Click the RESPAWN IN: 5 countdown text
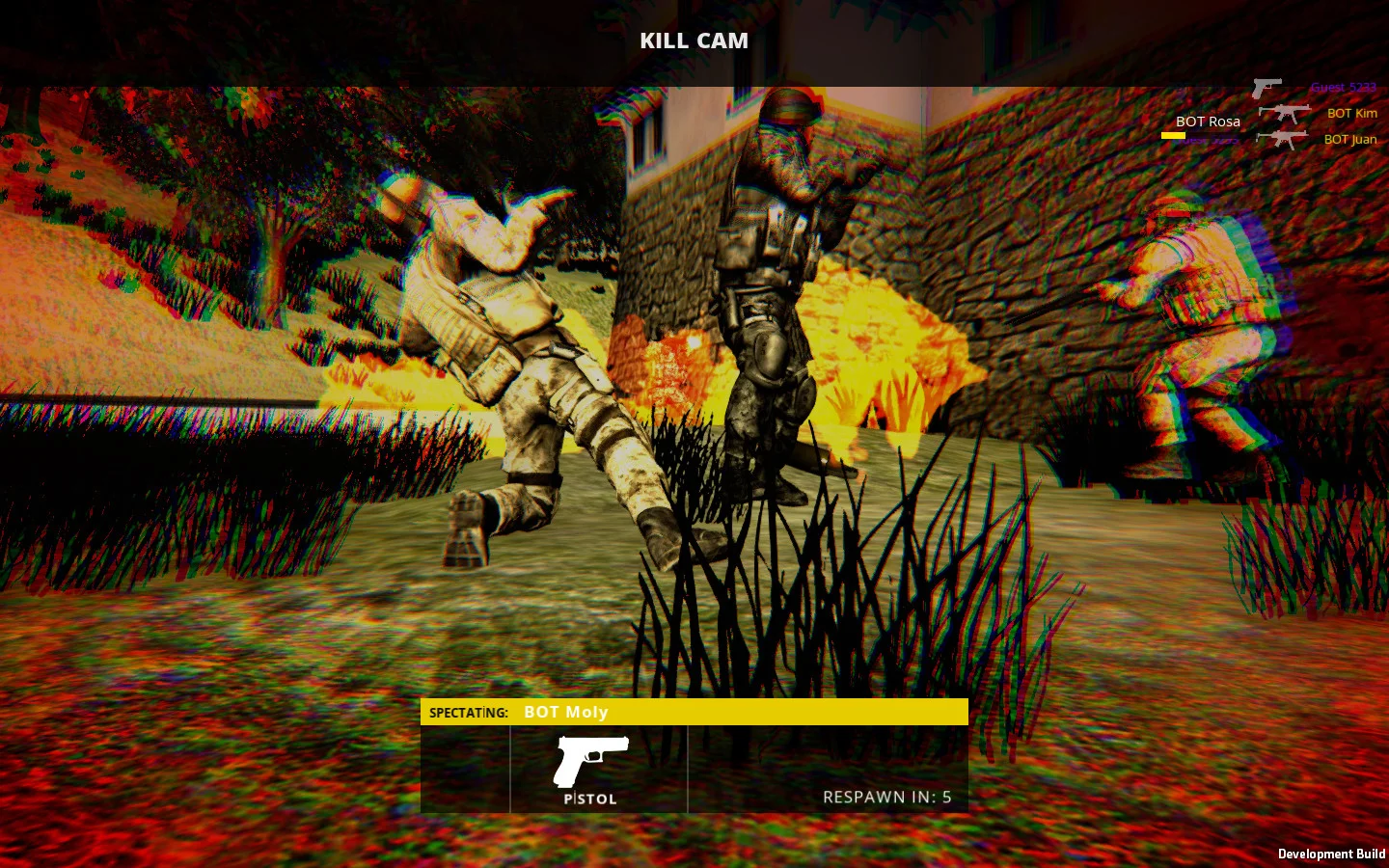Image resolution: width=1389 pixels, height=868 pixels. point(886,798)
